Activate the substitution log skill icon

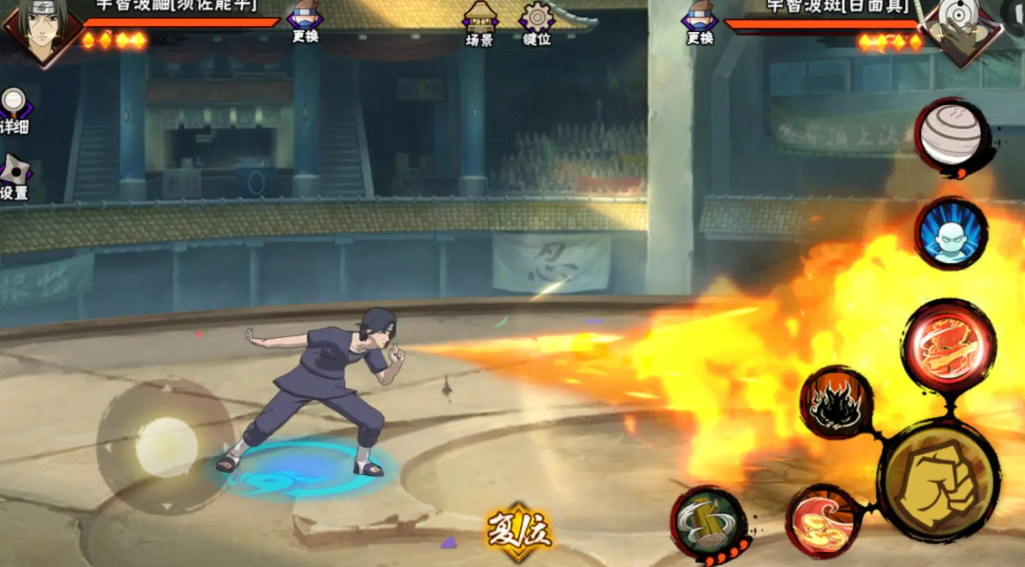(x=708, y=522)
